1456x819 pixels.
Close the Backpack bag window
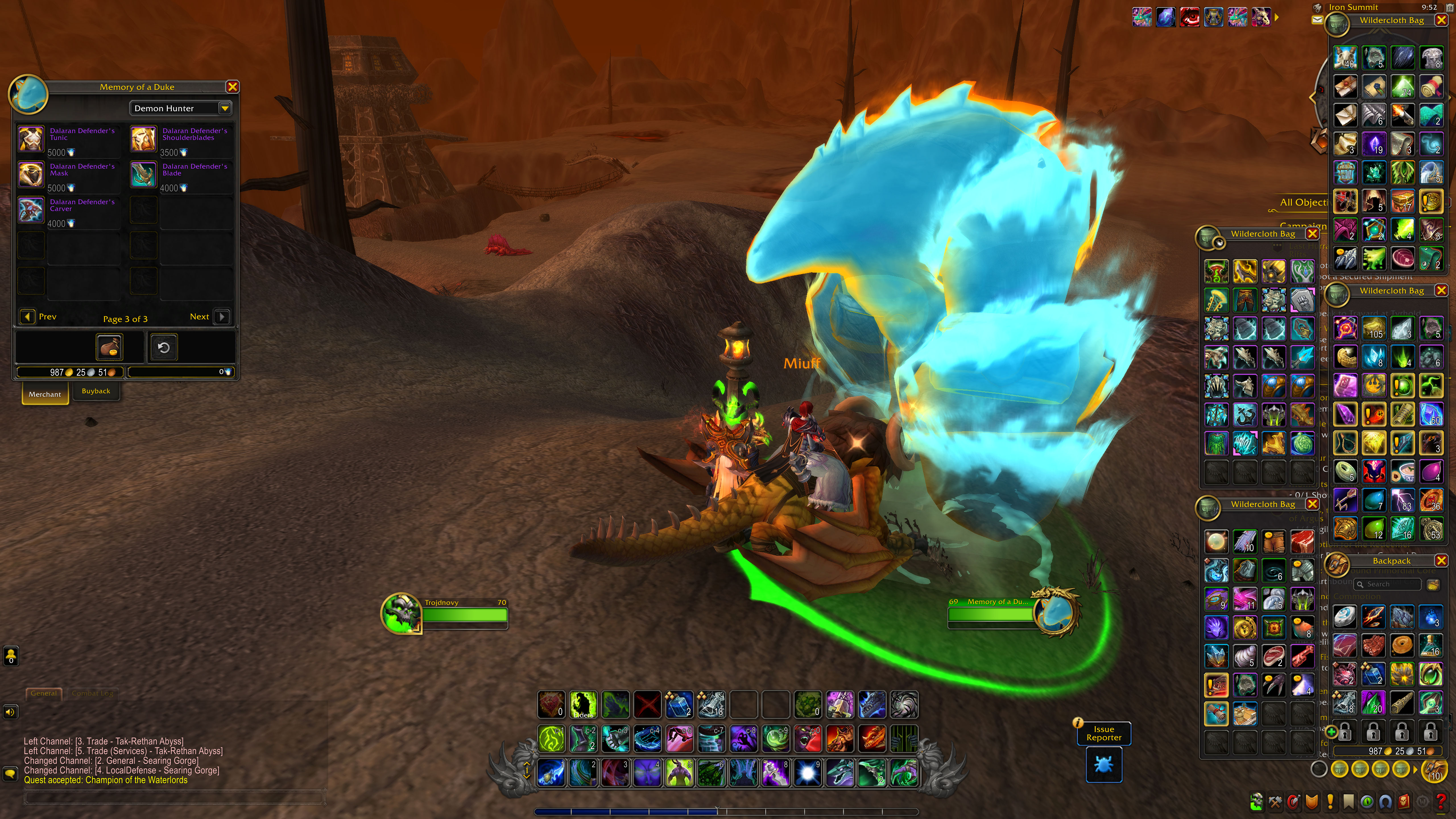1441,561
